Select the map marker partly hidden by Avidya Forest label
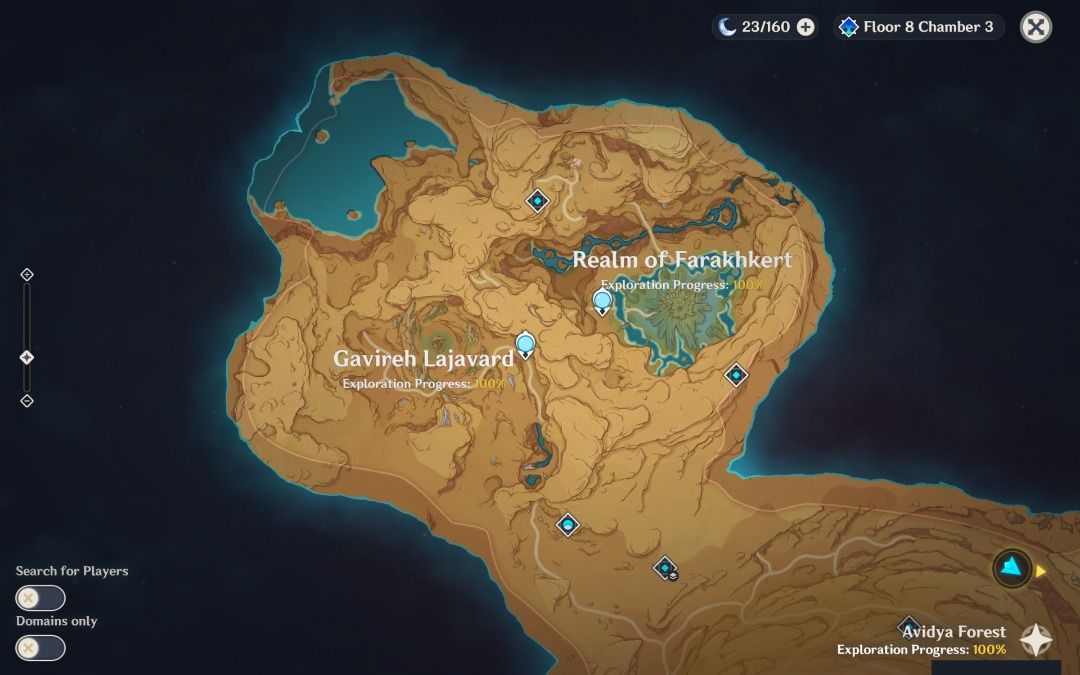 (x=908, y=624)
